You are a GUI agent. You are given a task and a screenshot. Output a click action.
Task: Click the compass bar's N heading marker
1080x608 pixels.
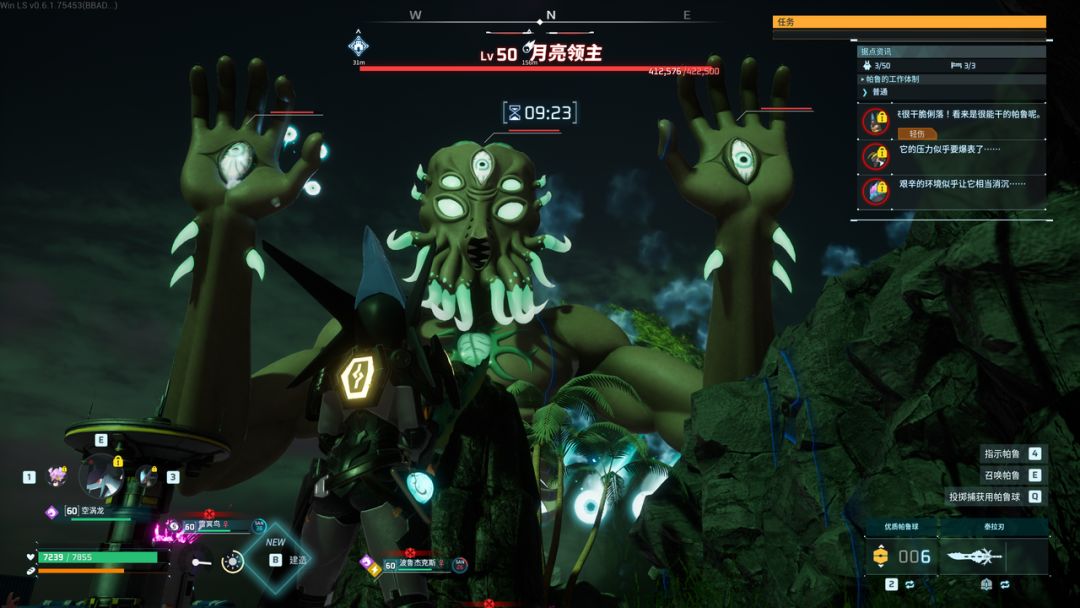(549, 15)
